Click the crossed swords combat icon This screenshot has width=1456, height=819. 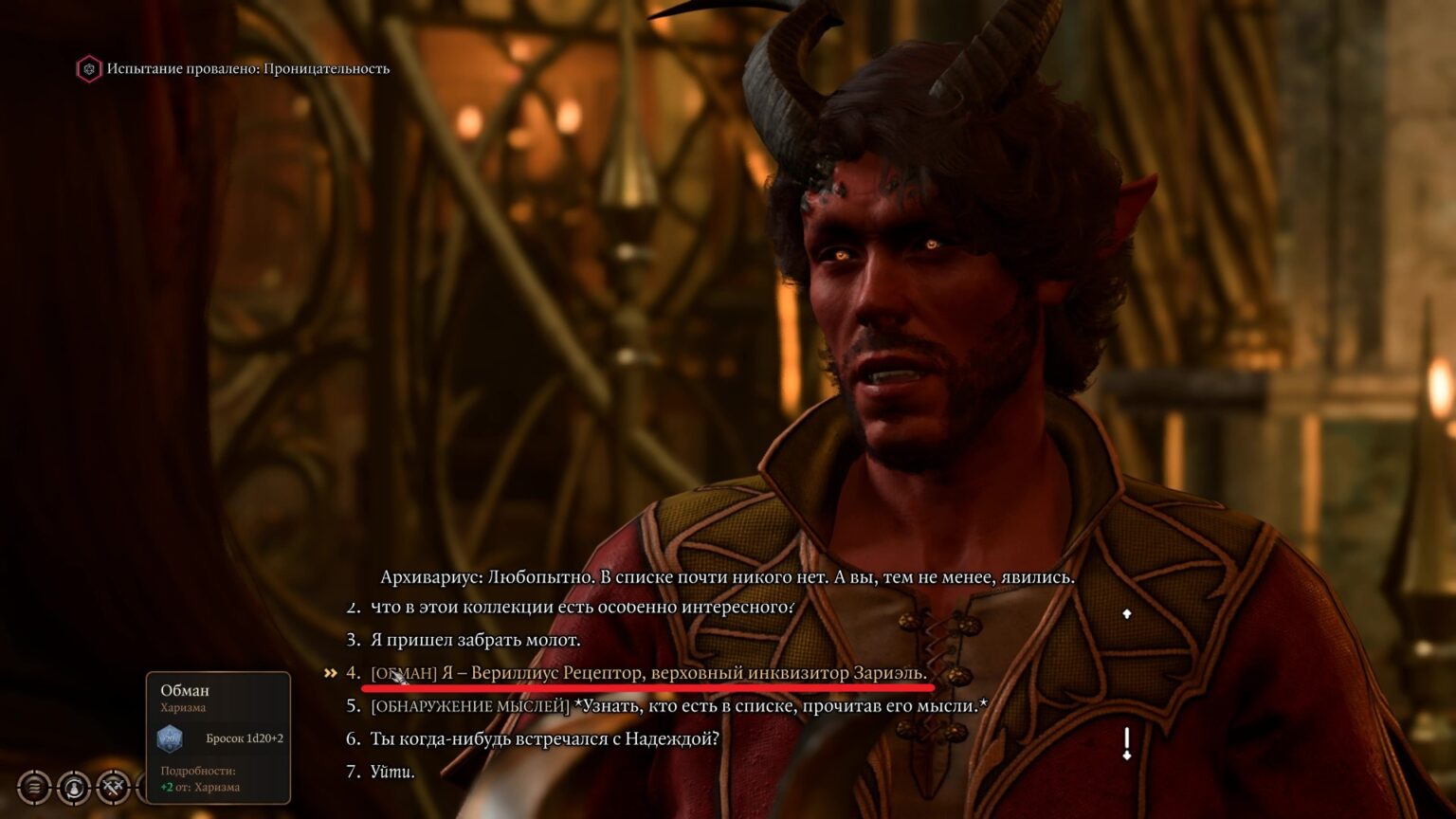[x=113, y=788]
